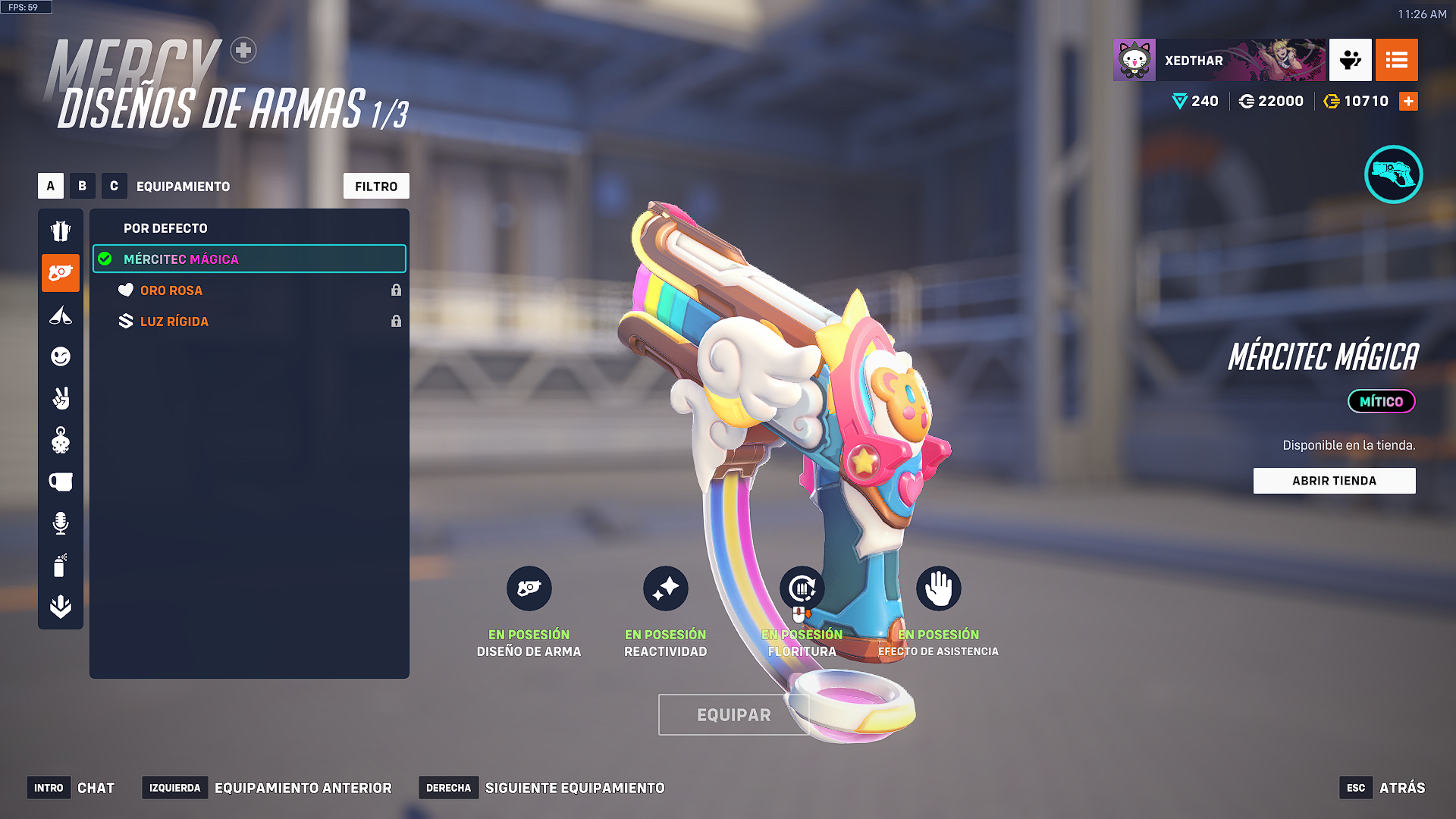Image resolution: width=1456 pixels, height=819 pixels.
Task: Open the Filtro filter button
Action: pyautogui.click(x=376, y=186)
